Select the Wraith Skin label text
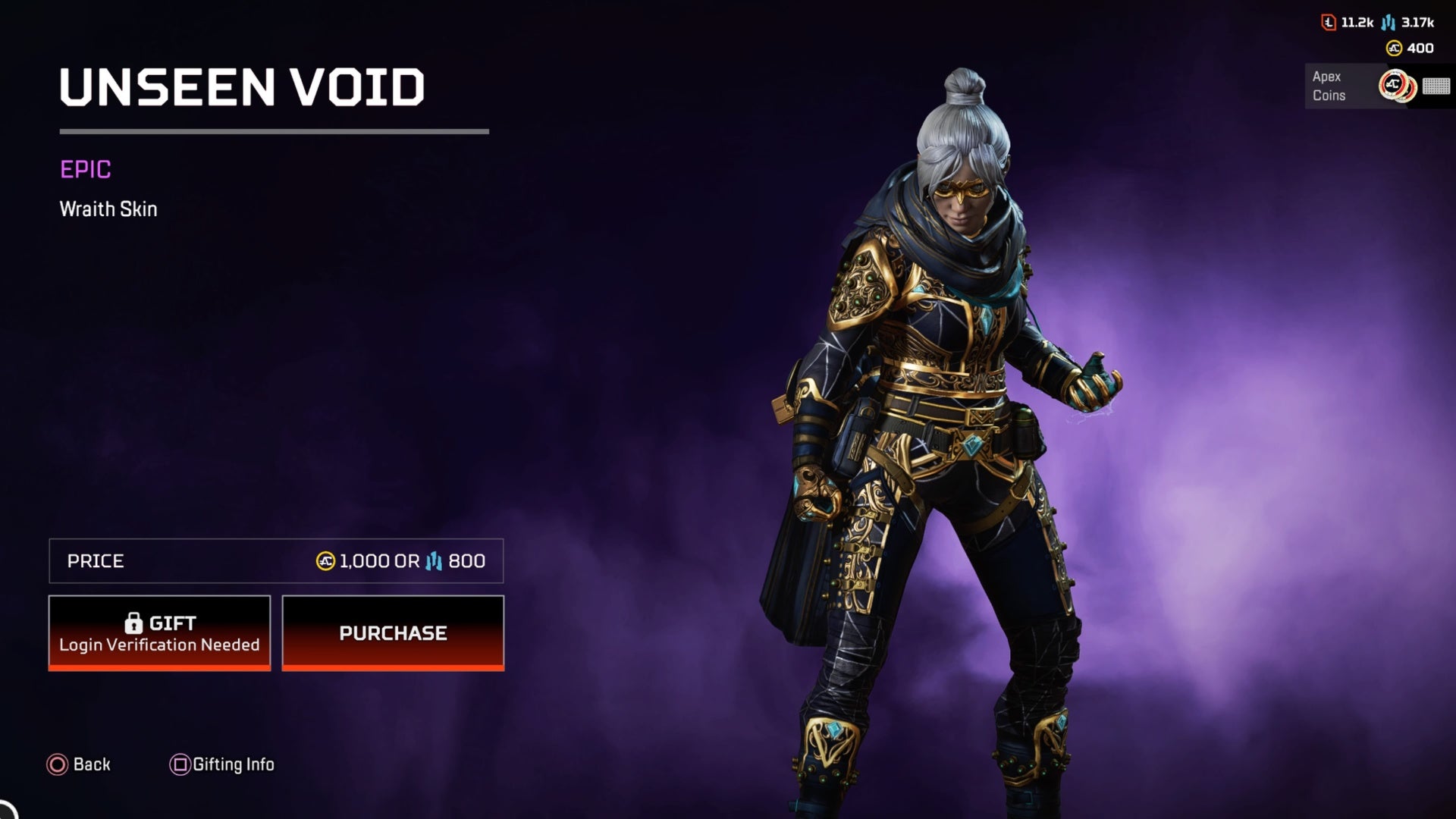 (107, 209)
